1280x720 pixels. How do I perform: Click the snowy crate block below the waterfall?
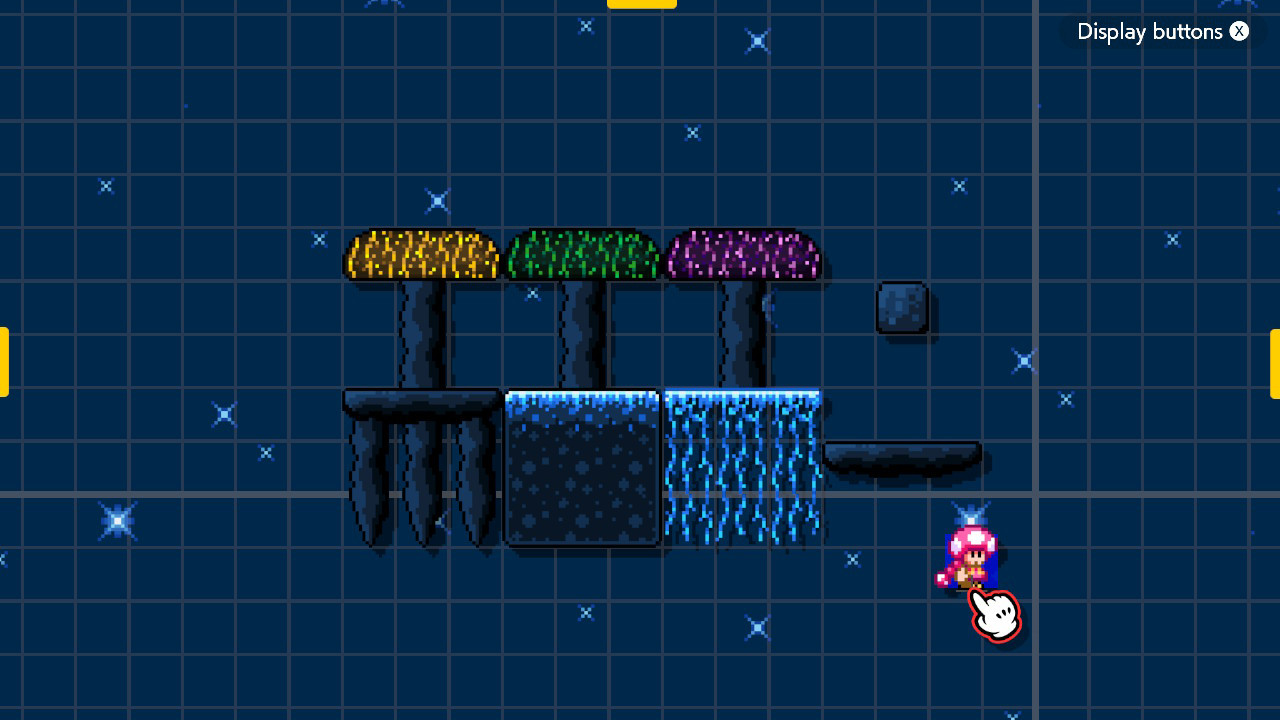tap(581, 470)
